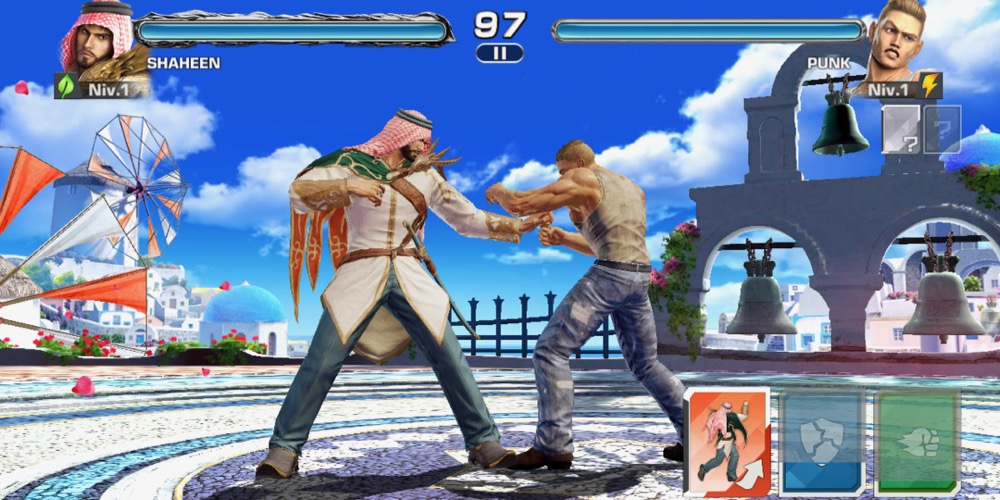Image resolution: width=1000 pixels, height=500 pixels.
Task: Pause the match with the pause button
Action: [x=499, y=53]
